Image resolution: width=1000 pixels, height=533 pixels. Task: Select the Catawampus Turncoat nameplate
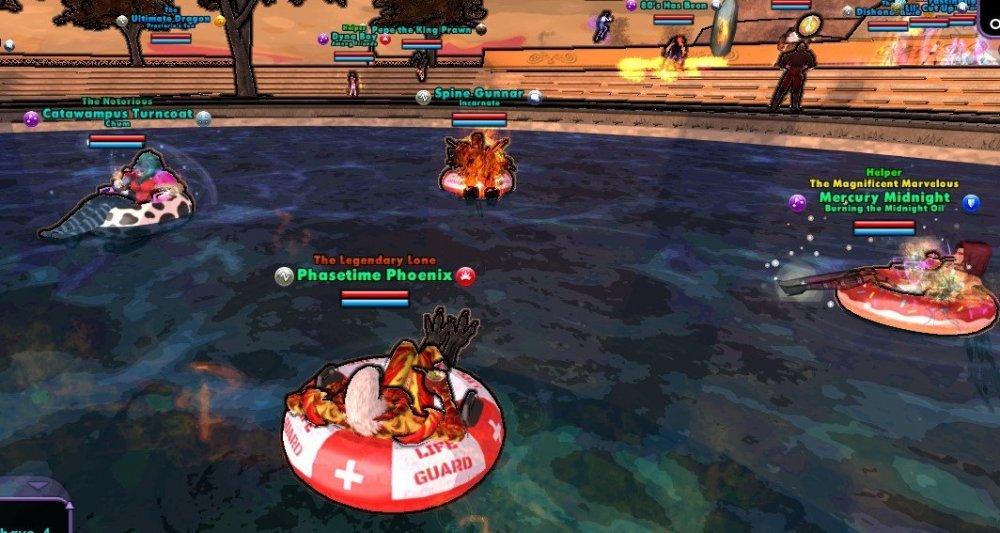pos(117,114)
